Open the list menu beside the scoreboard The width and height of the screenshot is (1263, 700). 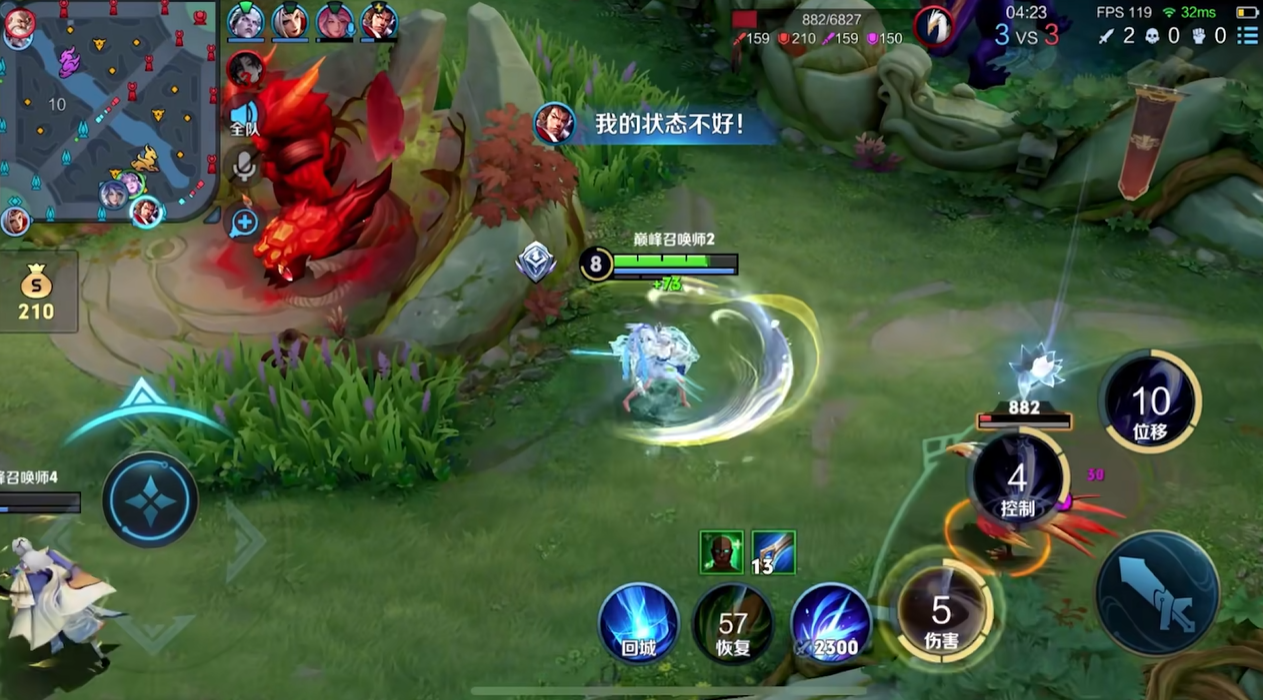tap(1247, 36)
